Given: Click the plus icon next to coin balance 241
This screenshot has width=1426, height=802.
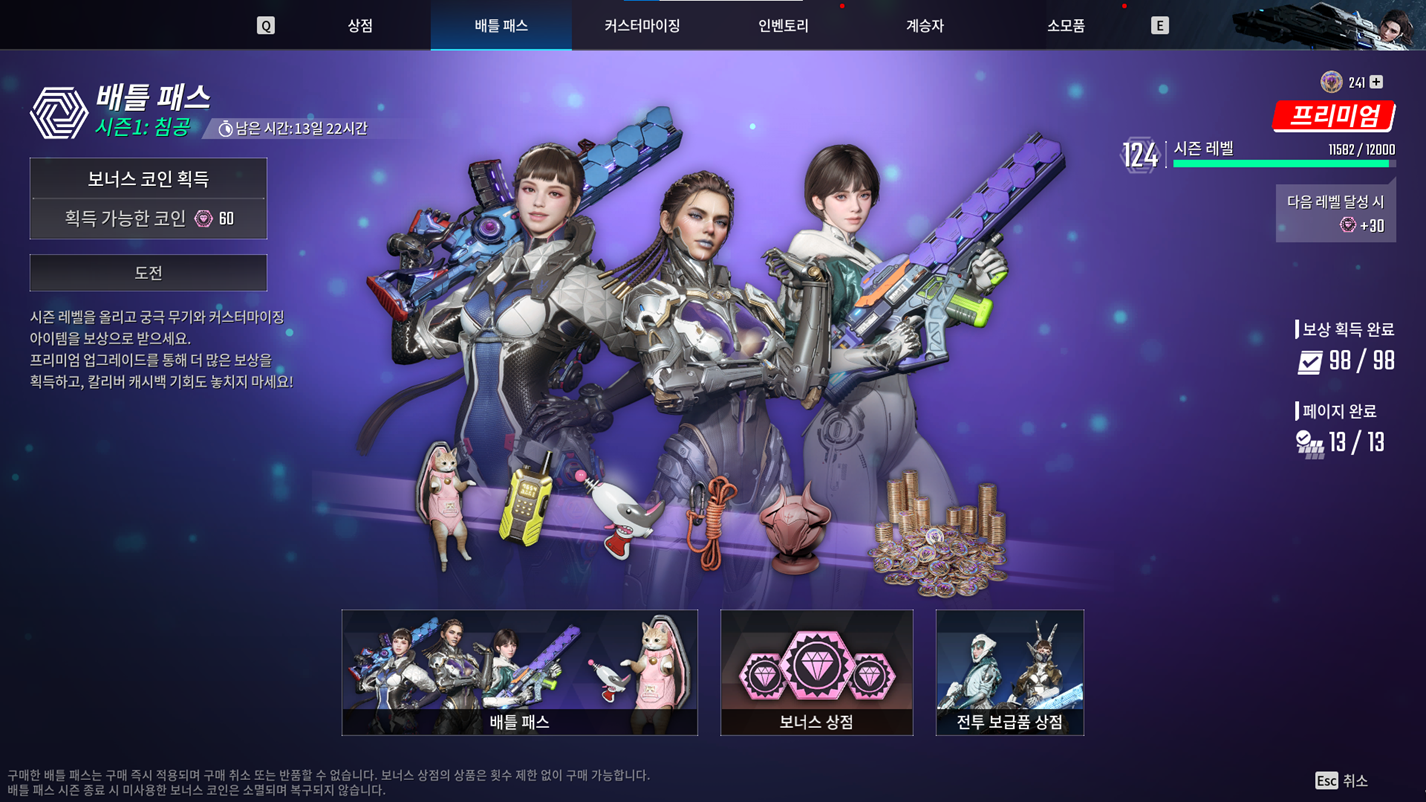Looking at the screenshot, I should 1377,79.
